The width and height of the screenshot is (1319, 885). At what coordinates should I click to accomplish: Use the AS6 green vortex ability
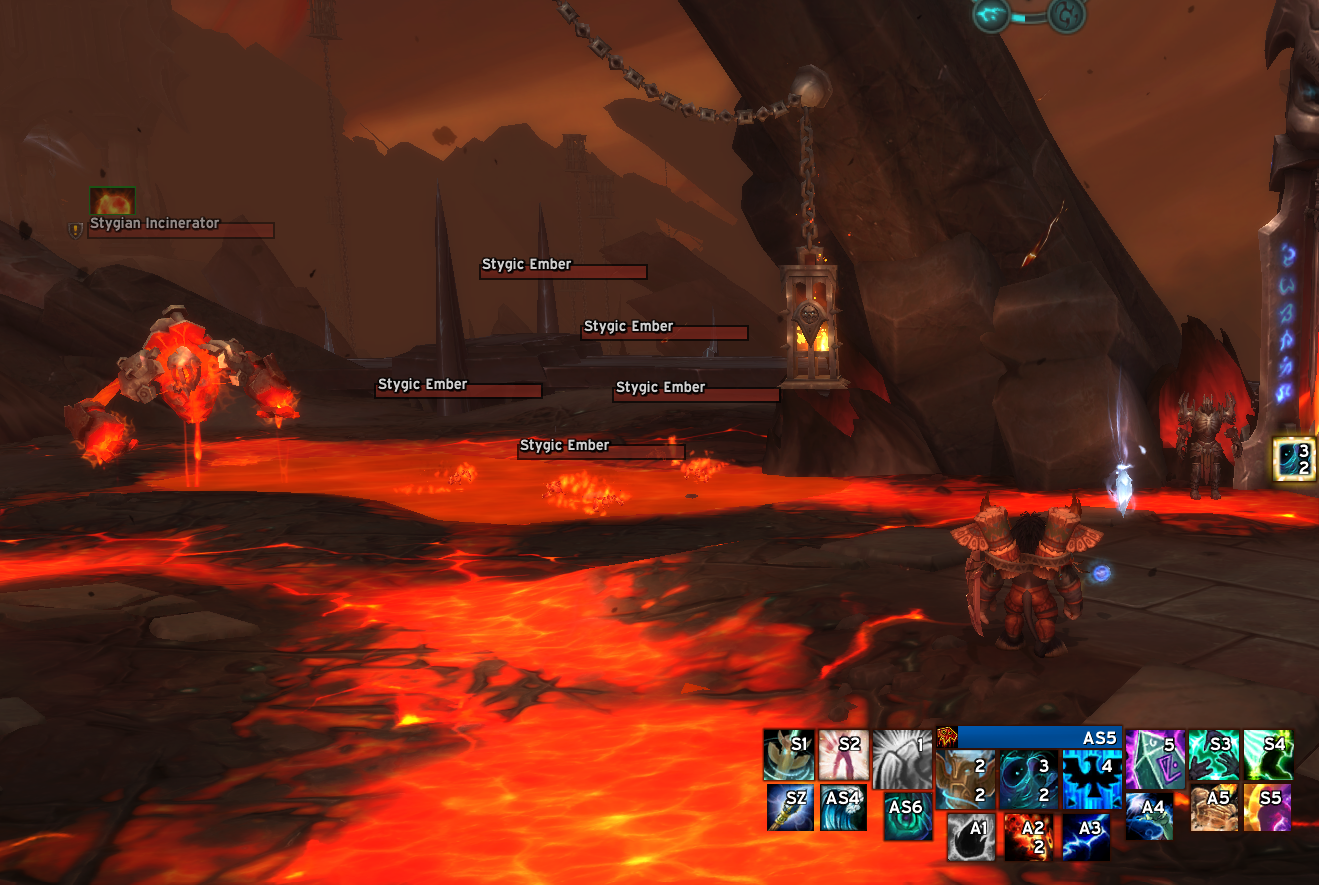click(908, 815)
